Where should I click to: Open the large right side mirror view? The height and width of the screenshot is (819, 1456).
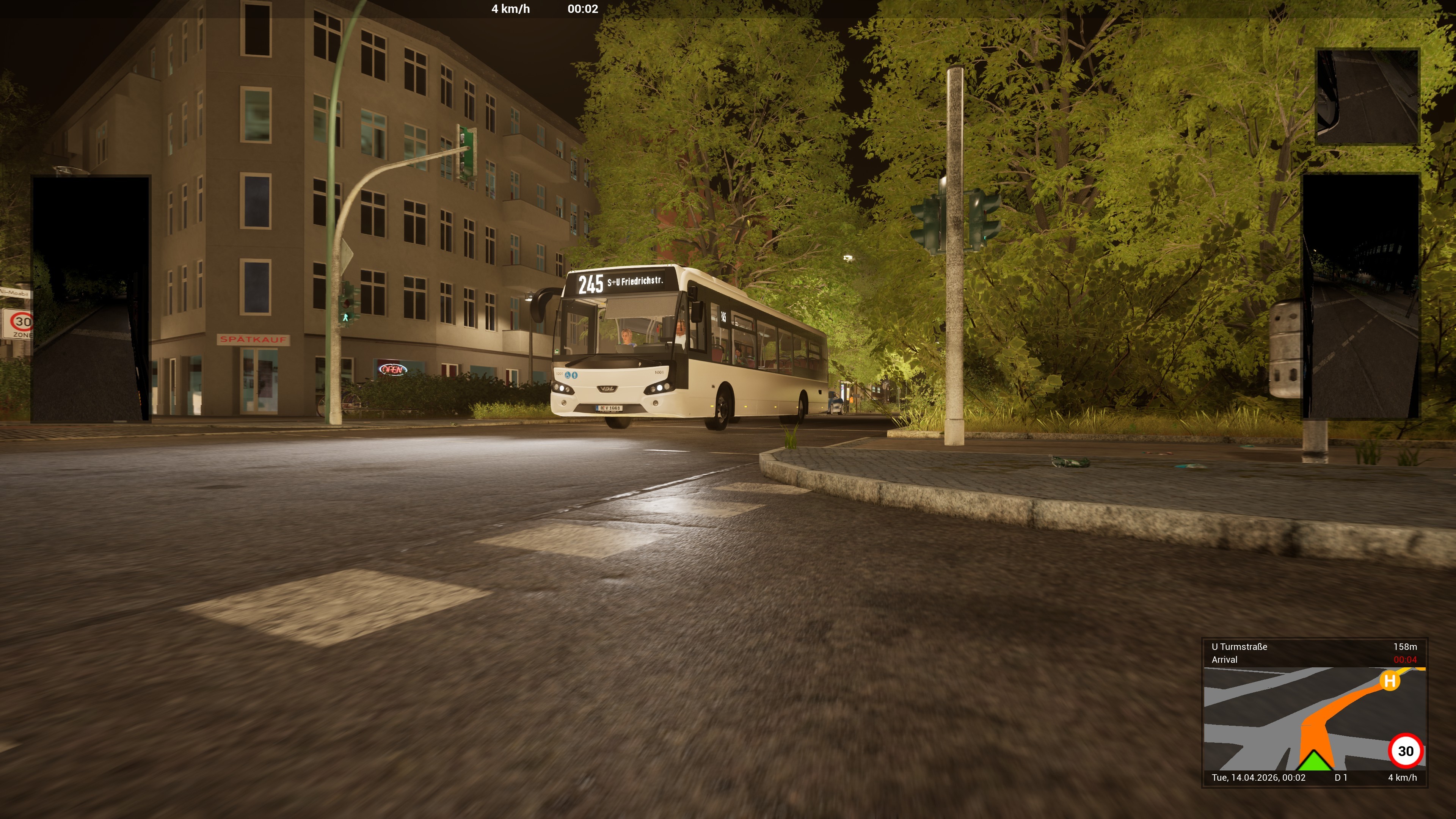pyautogui.click(x=1361, y=296)
